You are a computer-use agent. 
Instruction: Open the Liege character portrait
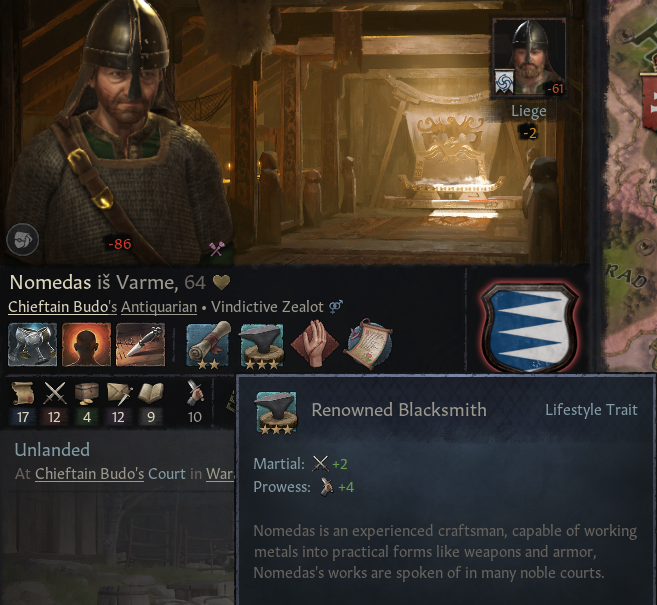point(530,55)
